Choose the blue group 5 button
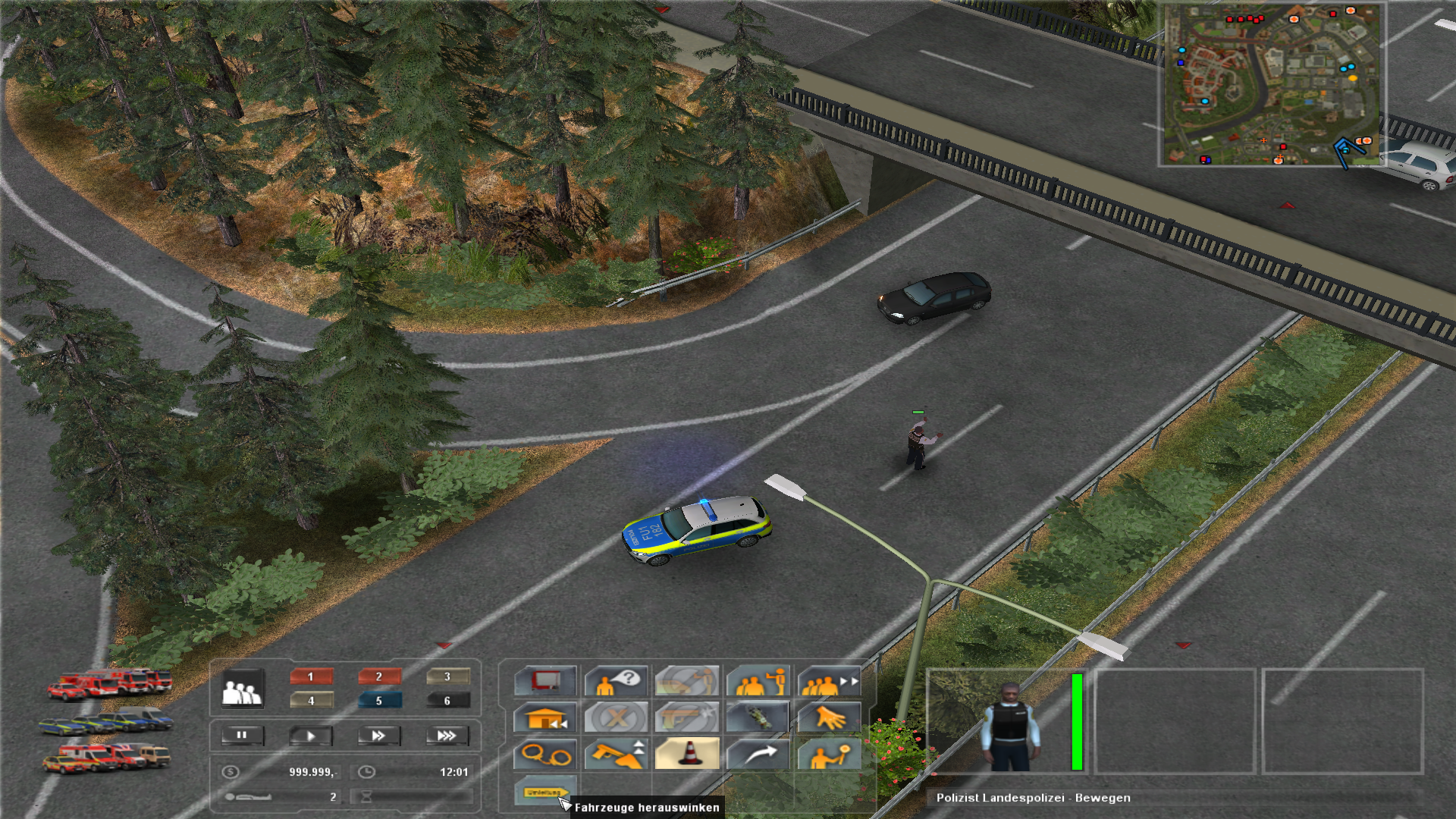 pyautogui.click(x=379, y=701)
